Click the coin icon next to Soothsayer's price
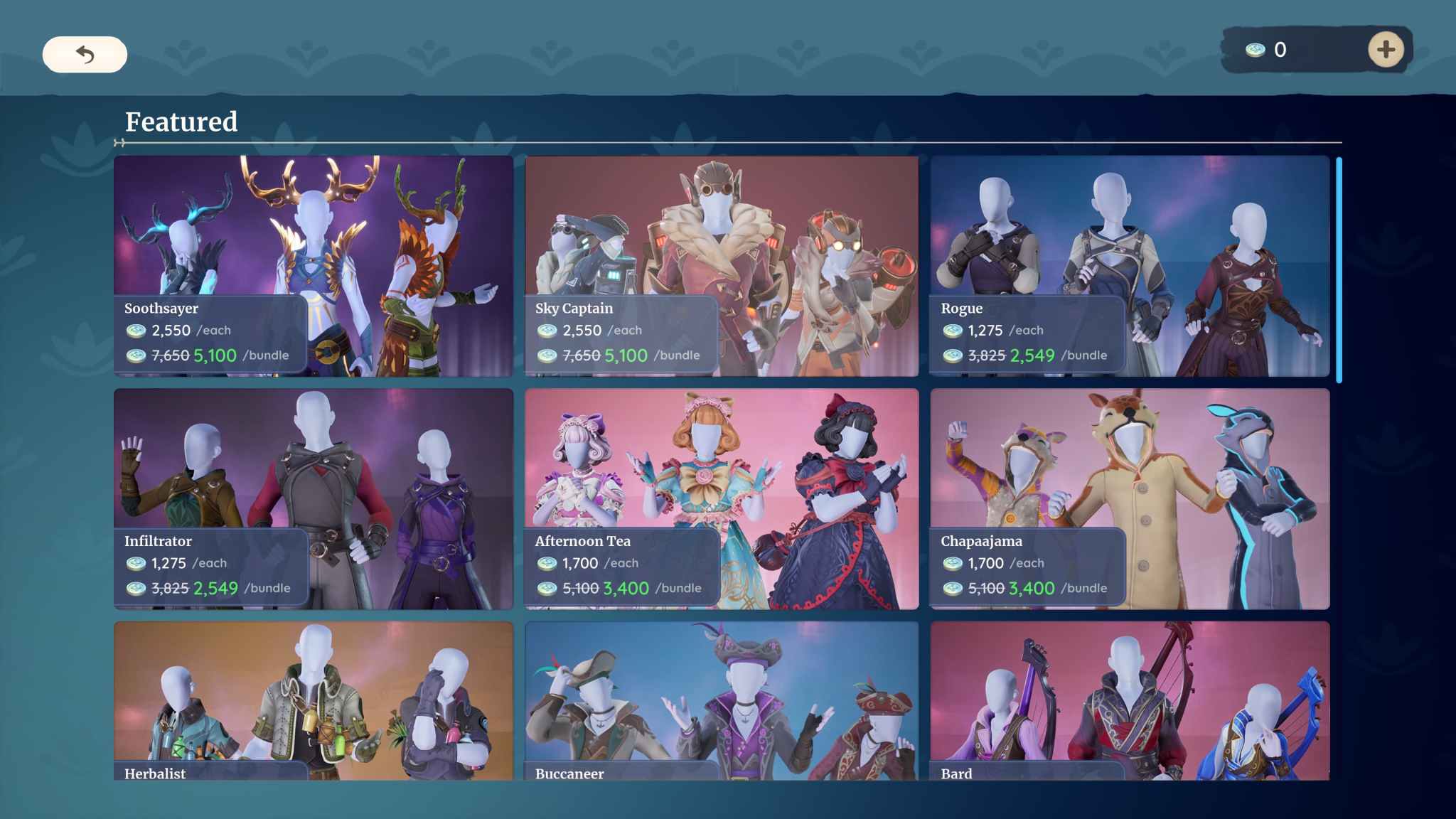 click(x=136, y=330)
